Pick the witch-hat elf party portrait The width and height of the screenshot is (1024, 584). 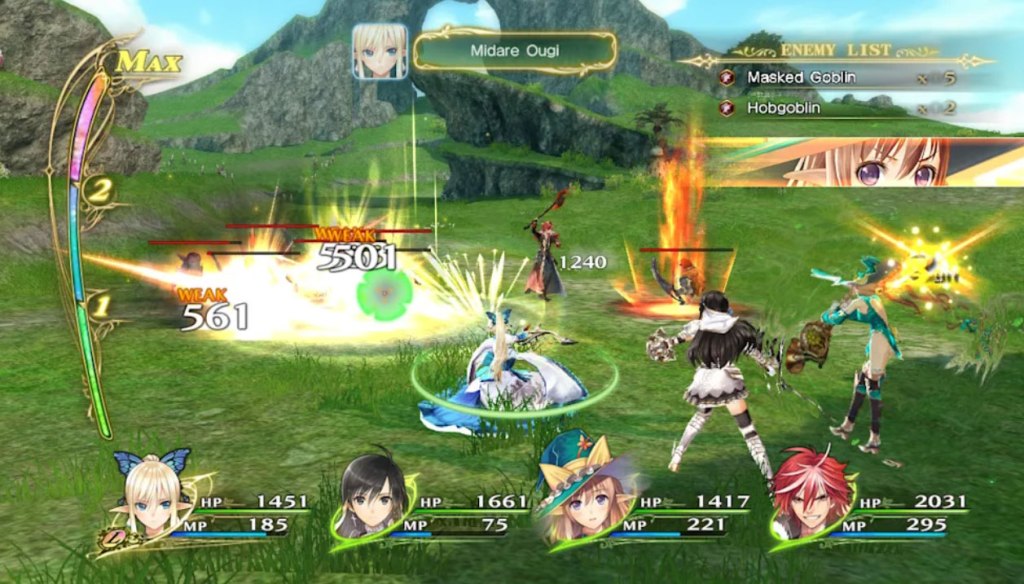point(578,499)
